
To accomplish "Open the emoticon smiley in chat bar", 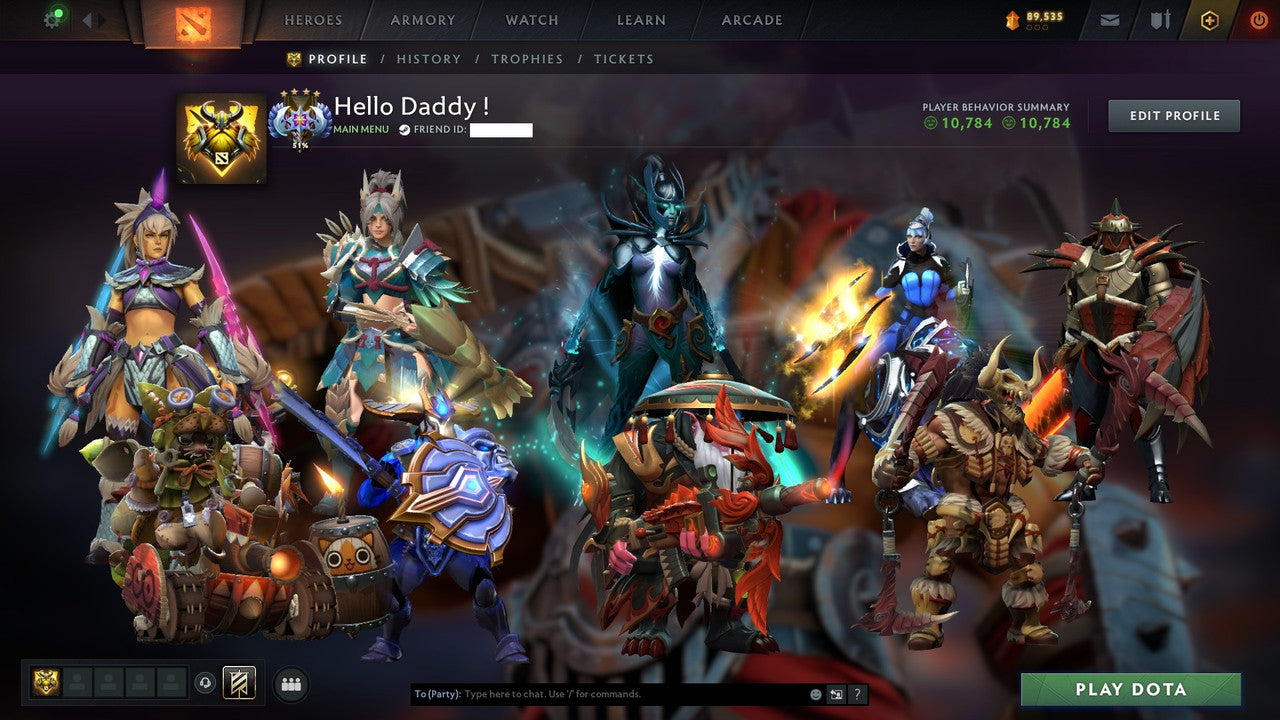I will coord(816,694).
